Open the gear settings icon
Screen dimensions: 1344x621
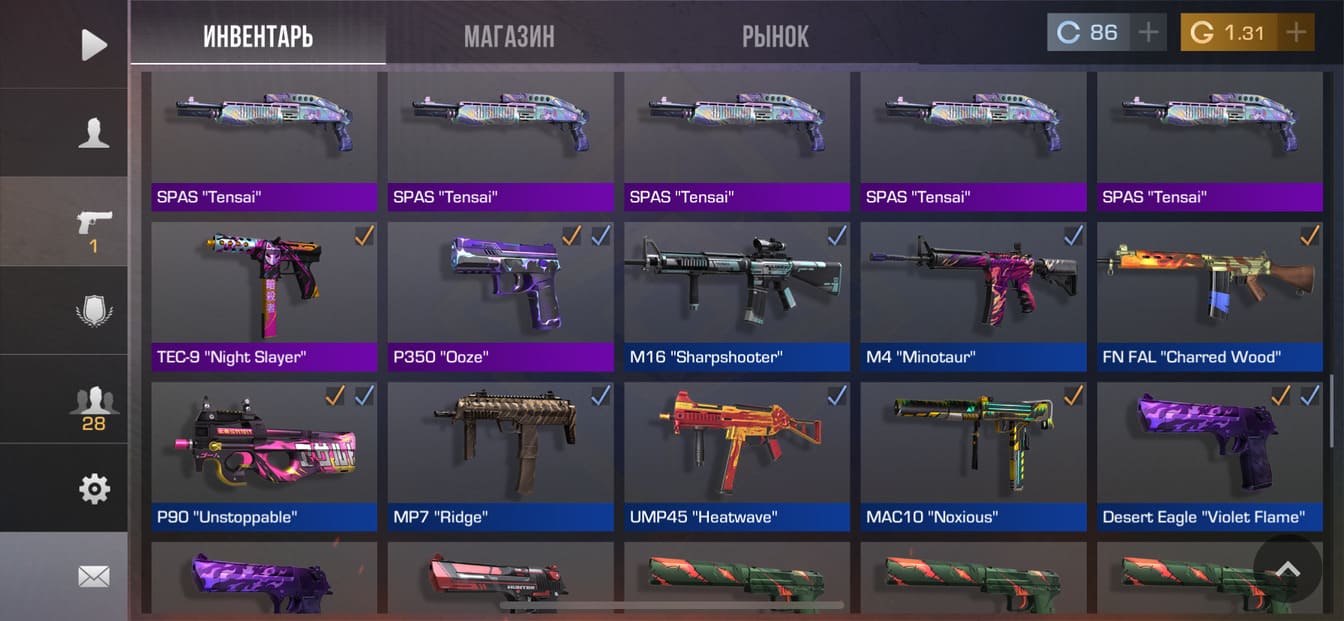click(93, 489)
